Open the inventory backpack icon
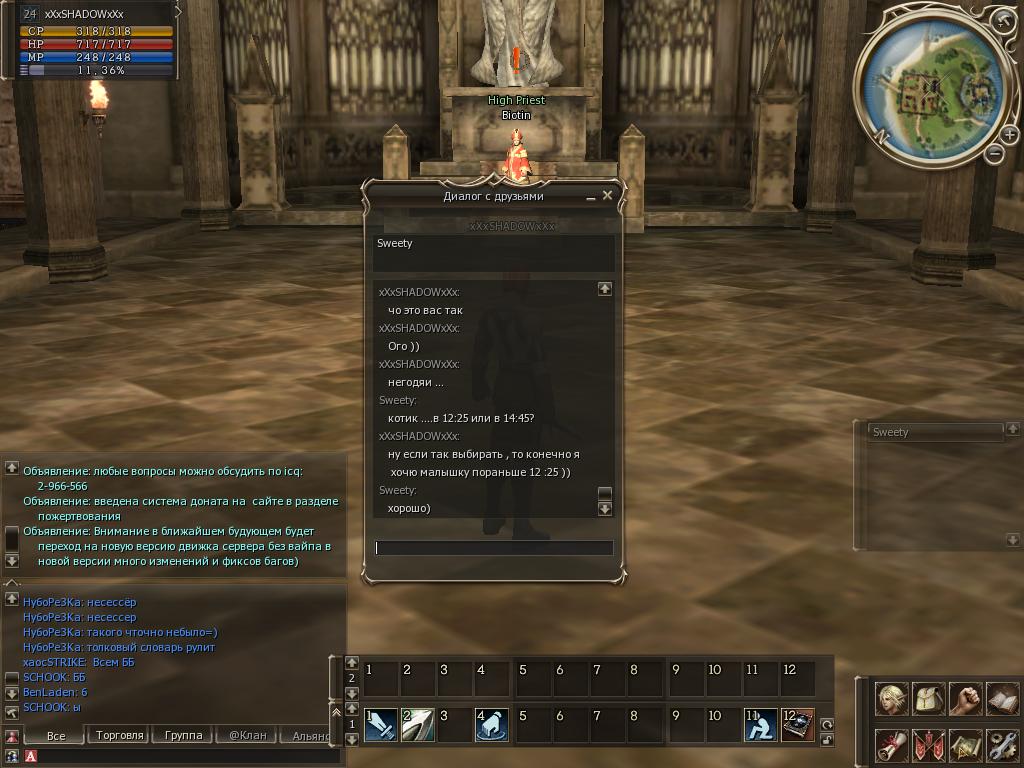This screenshot has width=1024, height=768. pyautogui.click(x=929, y=699)
